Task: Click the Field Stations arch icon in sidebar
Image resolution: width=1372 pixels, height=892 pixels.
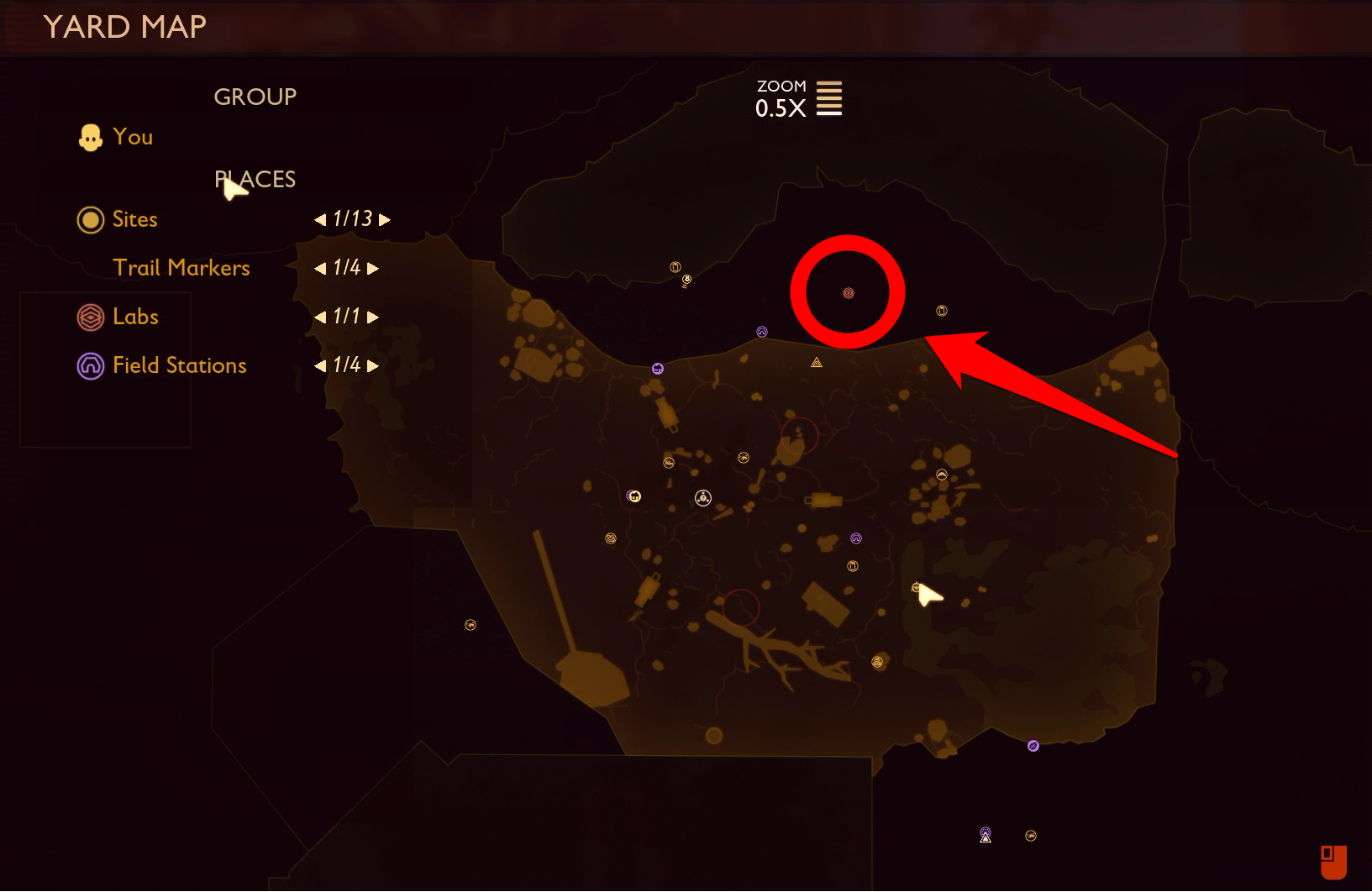Action: click(x=90, y=365)
